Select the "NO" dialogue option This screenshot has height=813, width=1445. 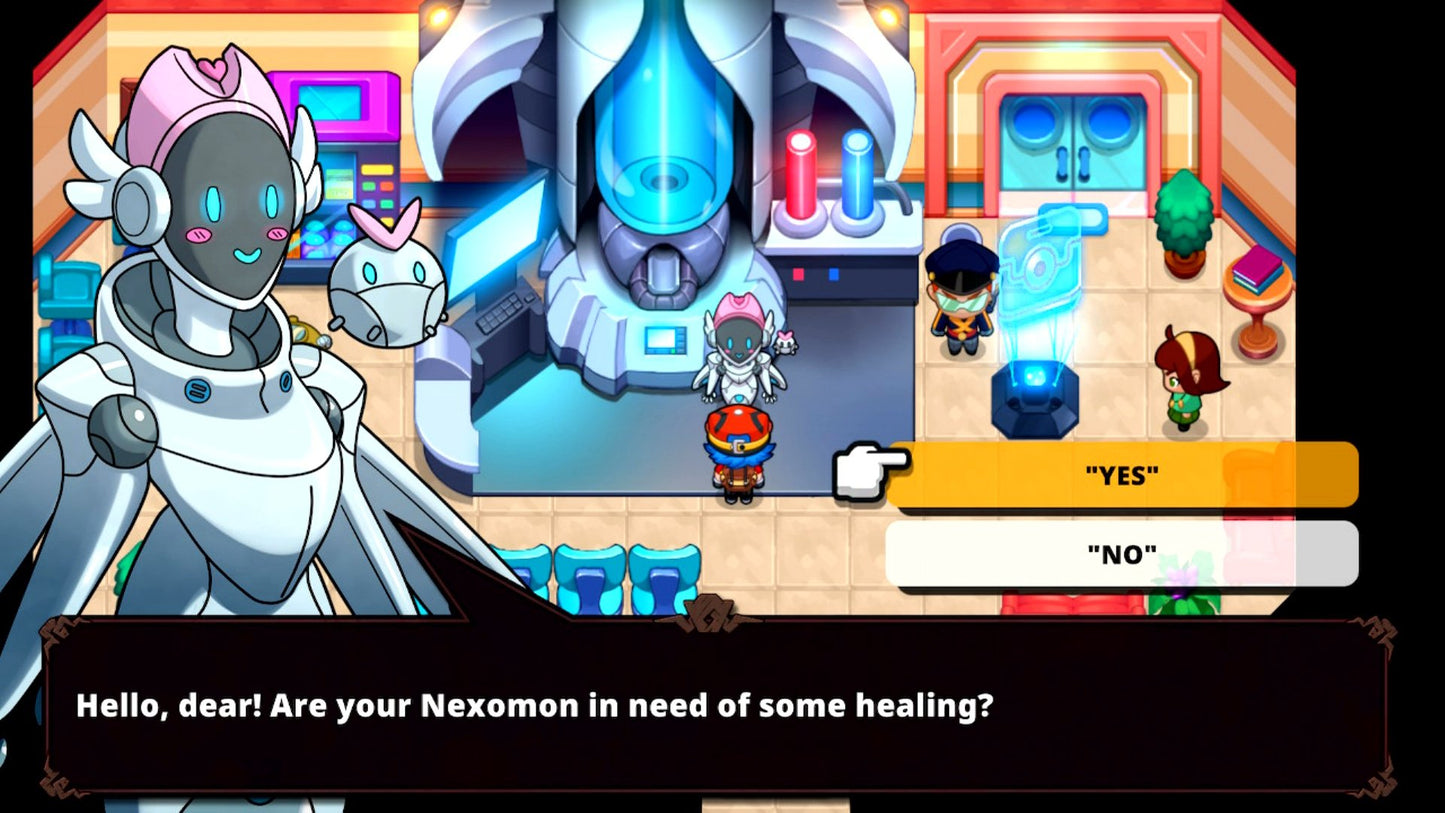1120,553
